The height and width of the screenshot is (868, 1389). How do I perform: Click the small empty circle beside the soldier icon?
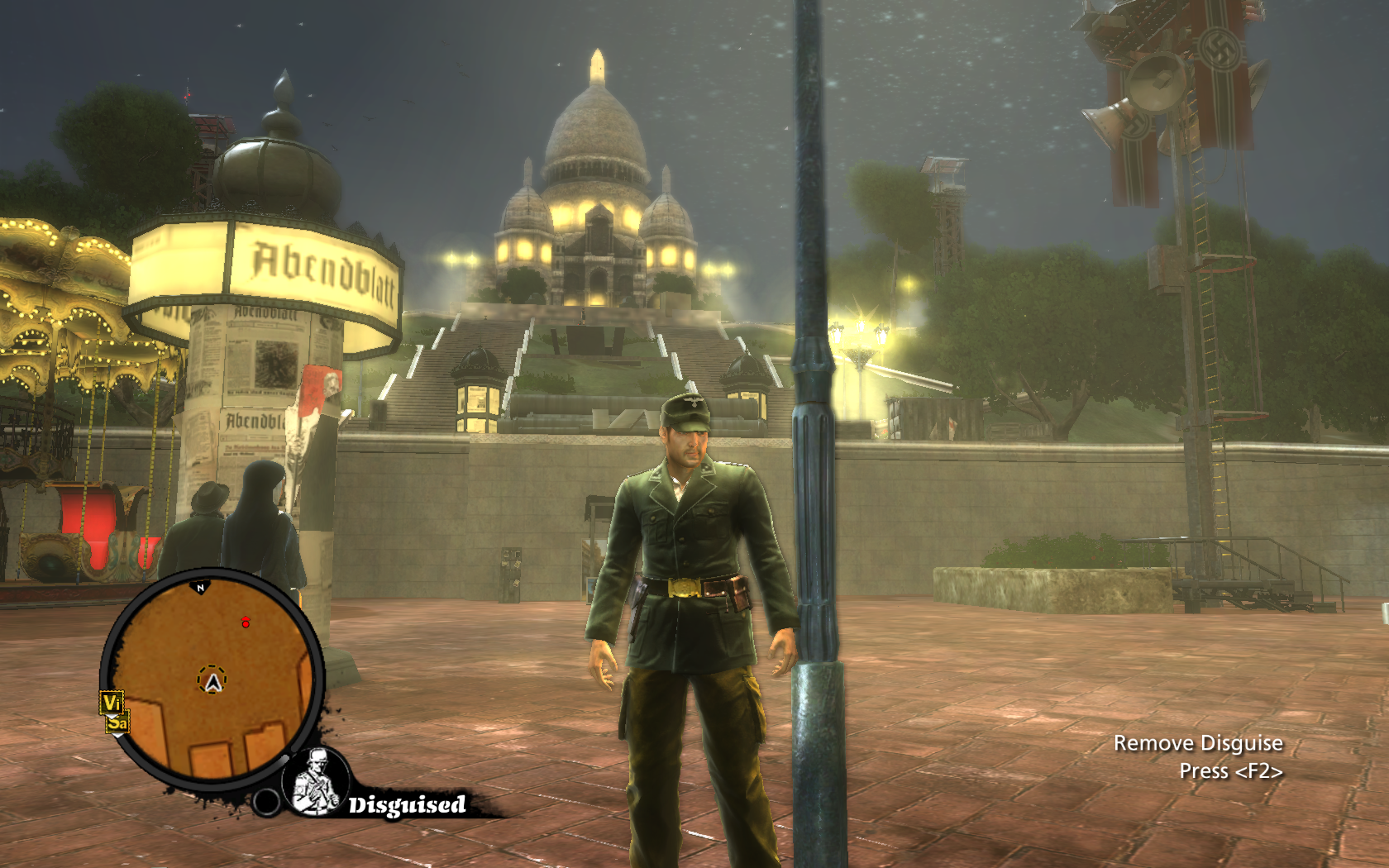pyautogui.click(x=266, y=801)
